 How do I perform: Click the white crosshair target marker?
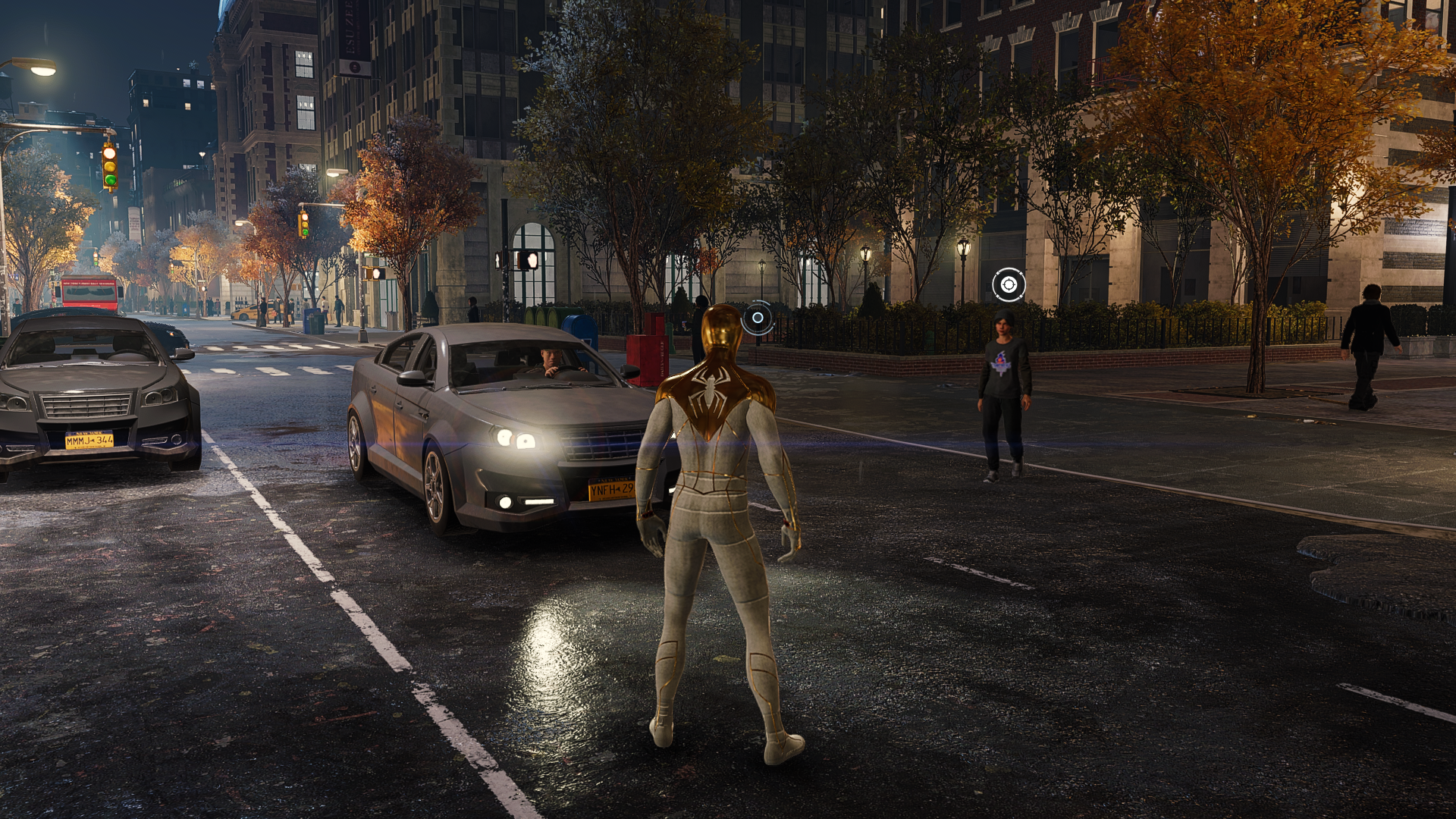1008,285
